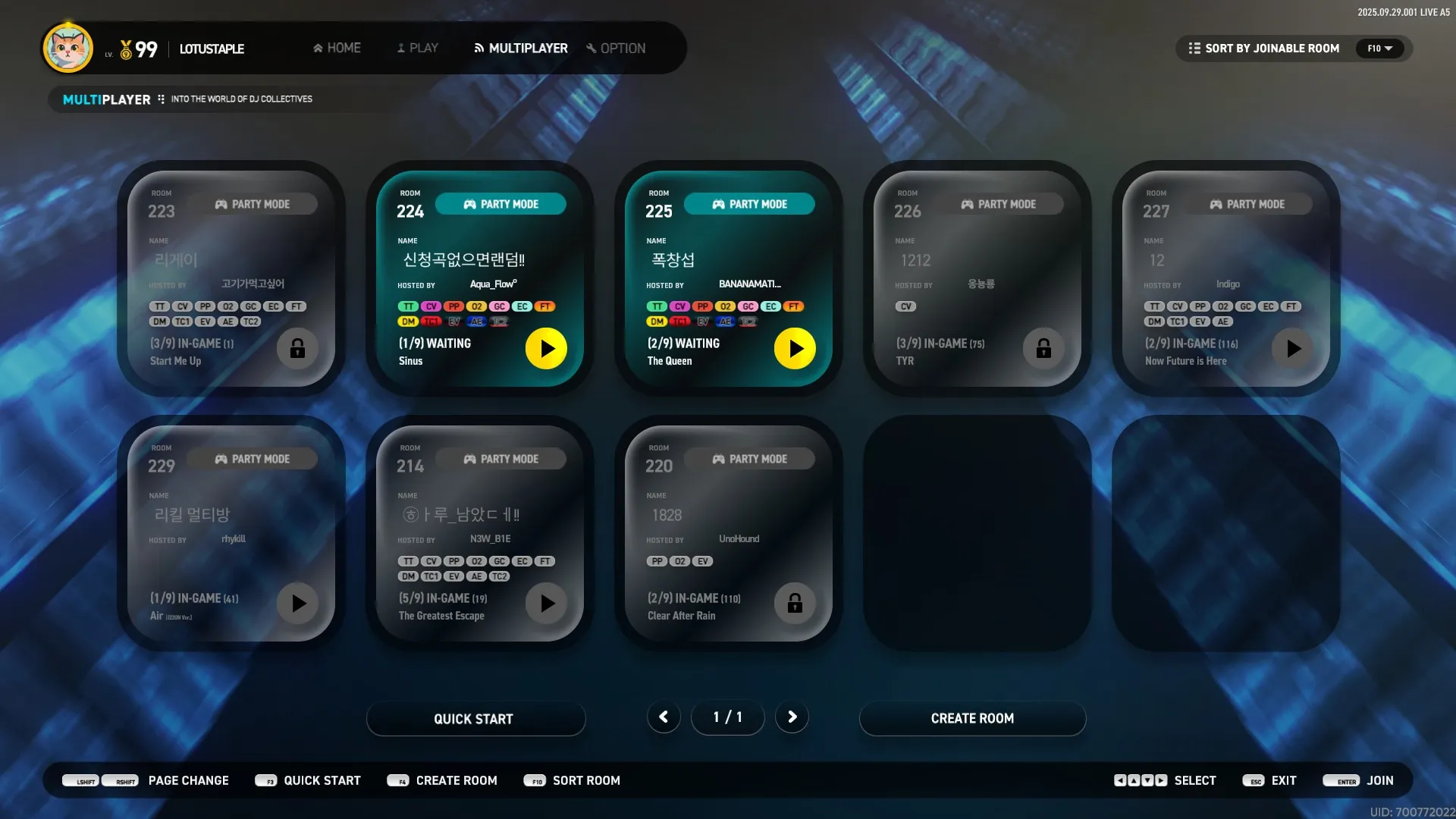
Task: Go to the next room page arrow
Action: pos(792,717)
